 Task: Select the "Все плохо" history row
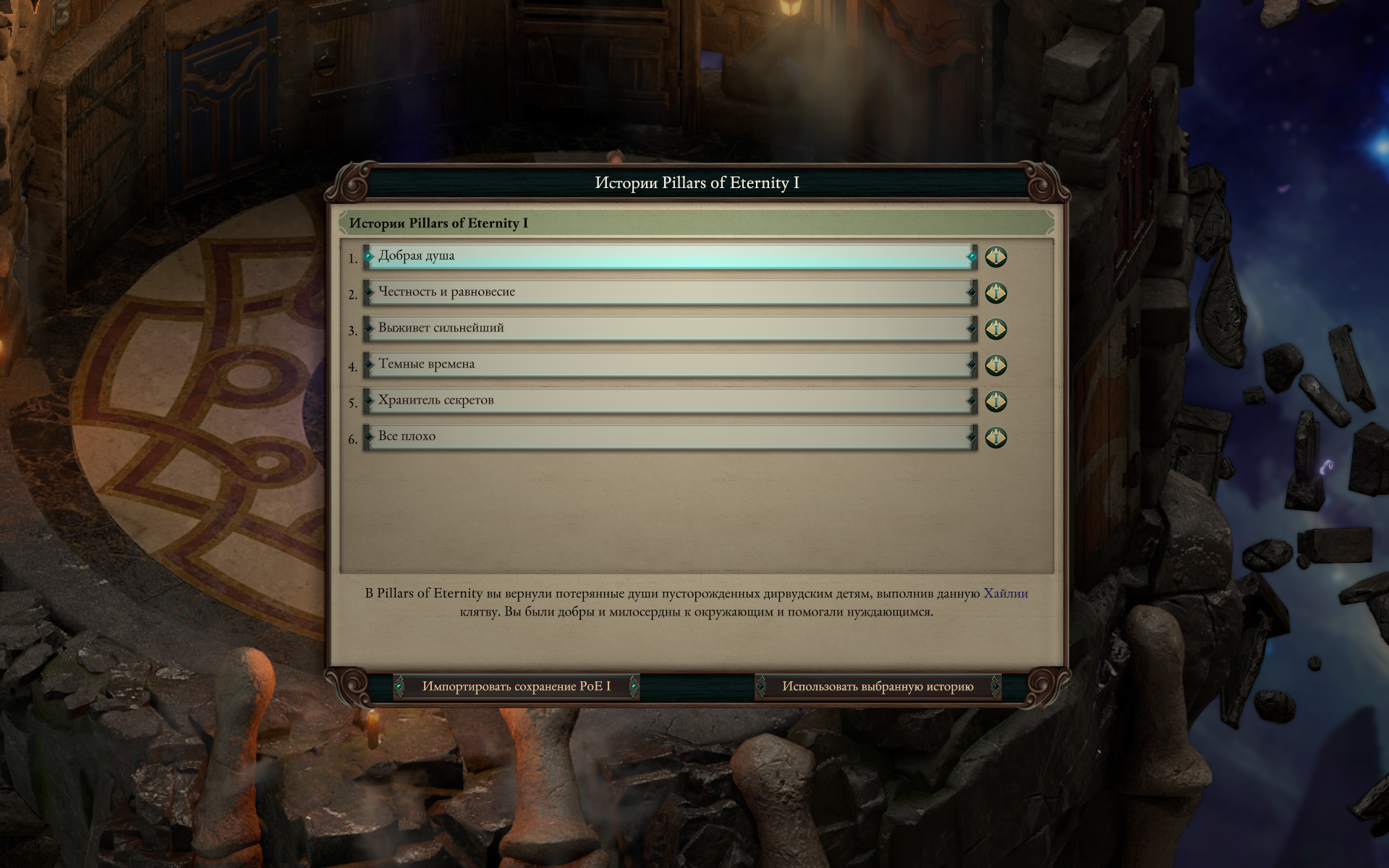(669, 438)
